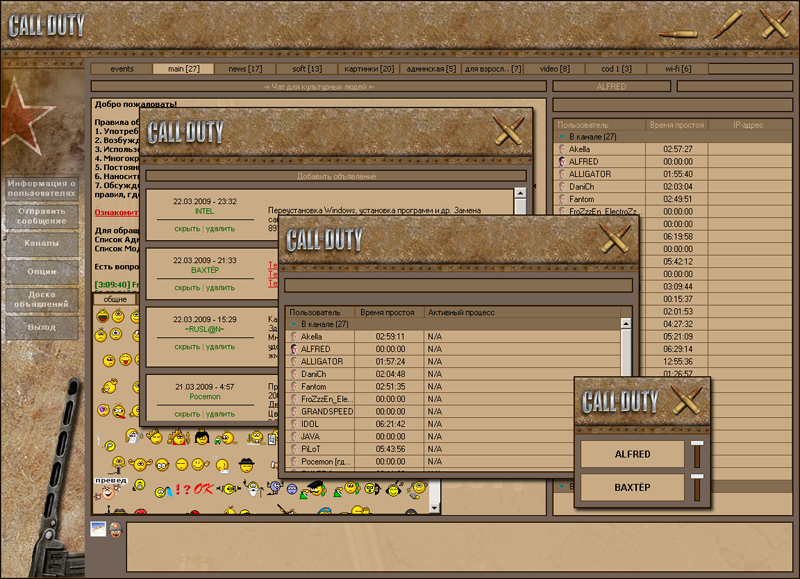Image resolution: width=800 pixels, height=579 pixels.
Task: Open the Доска объявлений button
Action: pos(41,299)
